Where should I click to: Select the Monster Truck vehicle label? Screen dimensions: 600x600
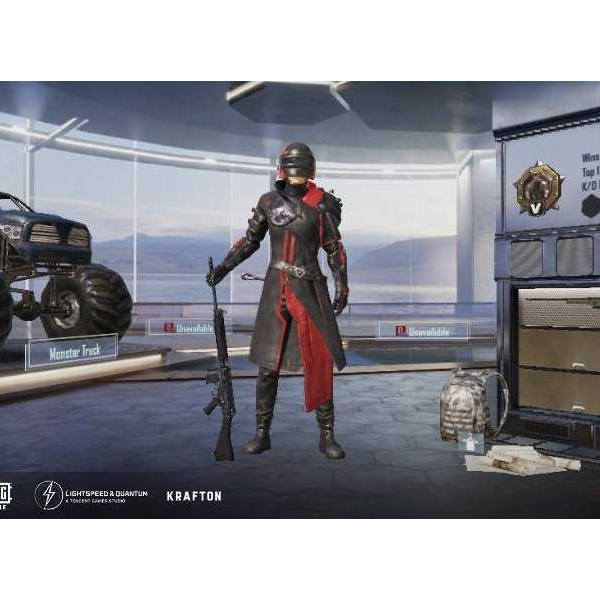click(x=71, y=351)
